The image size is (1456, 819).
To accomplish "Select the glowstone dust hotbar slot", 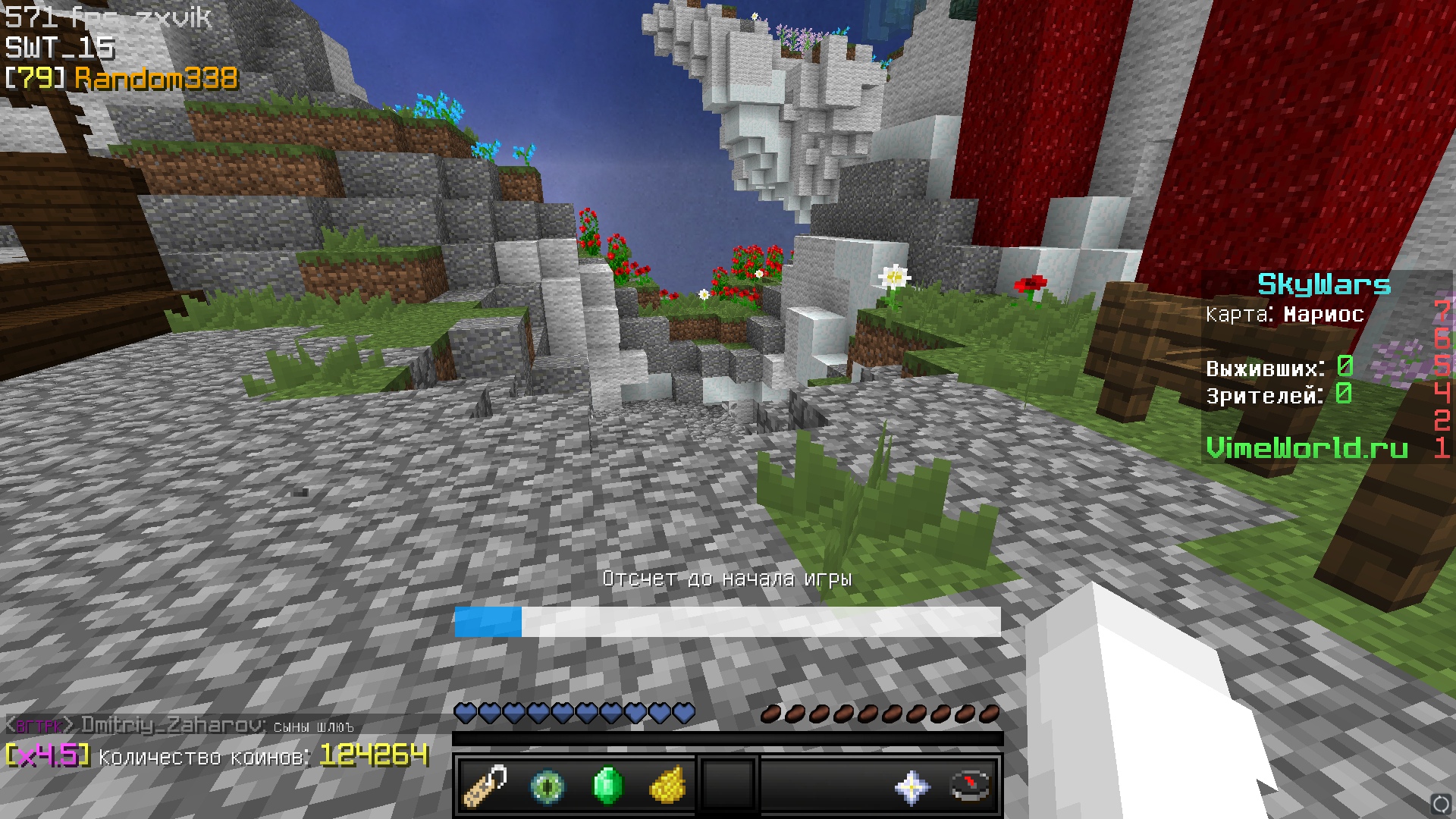I will point(668,786).
